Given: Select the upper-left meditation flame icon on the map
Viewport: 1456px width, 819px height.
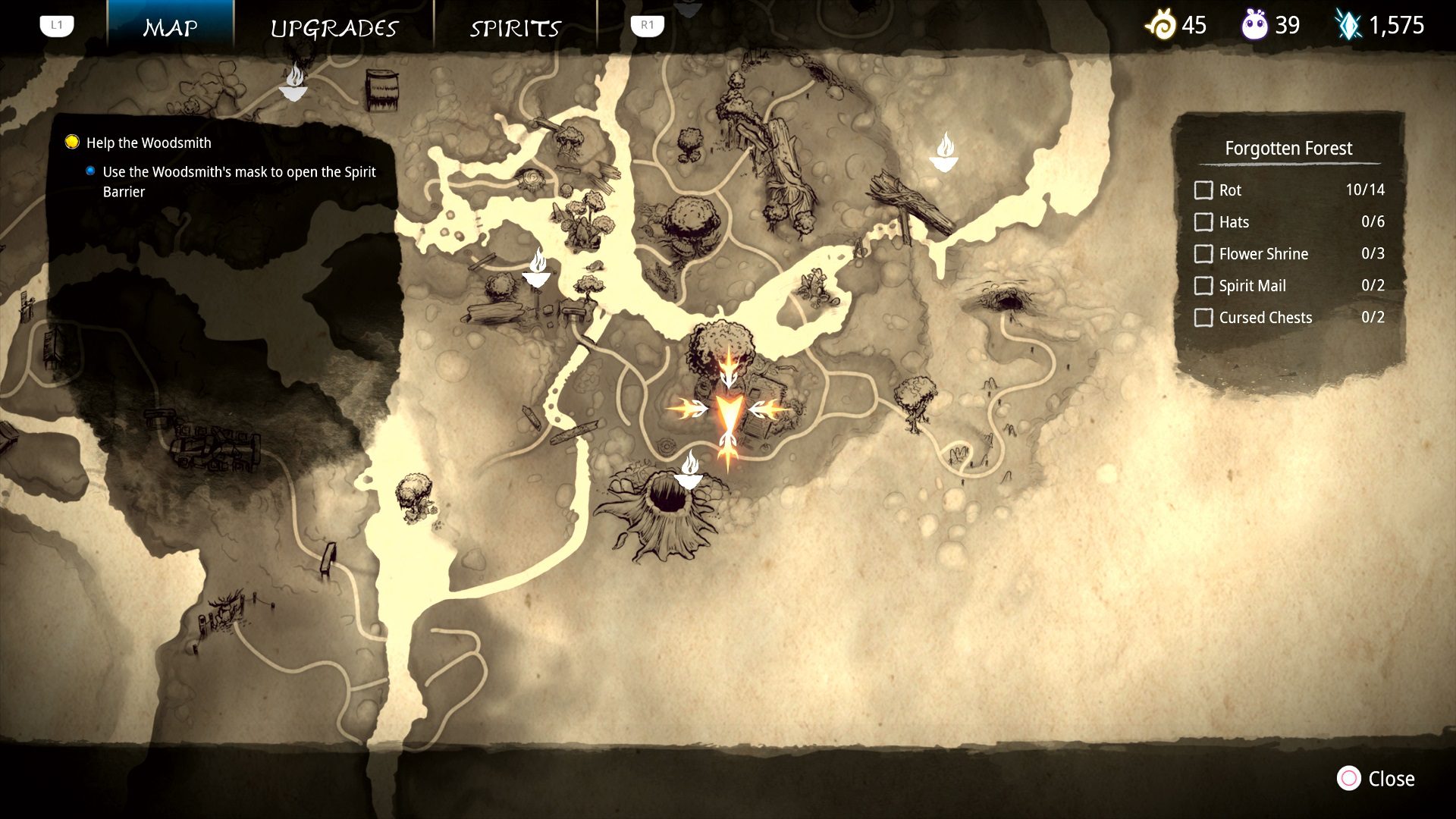Looking at the screenshot, I should 294,86.
